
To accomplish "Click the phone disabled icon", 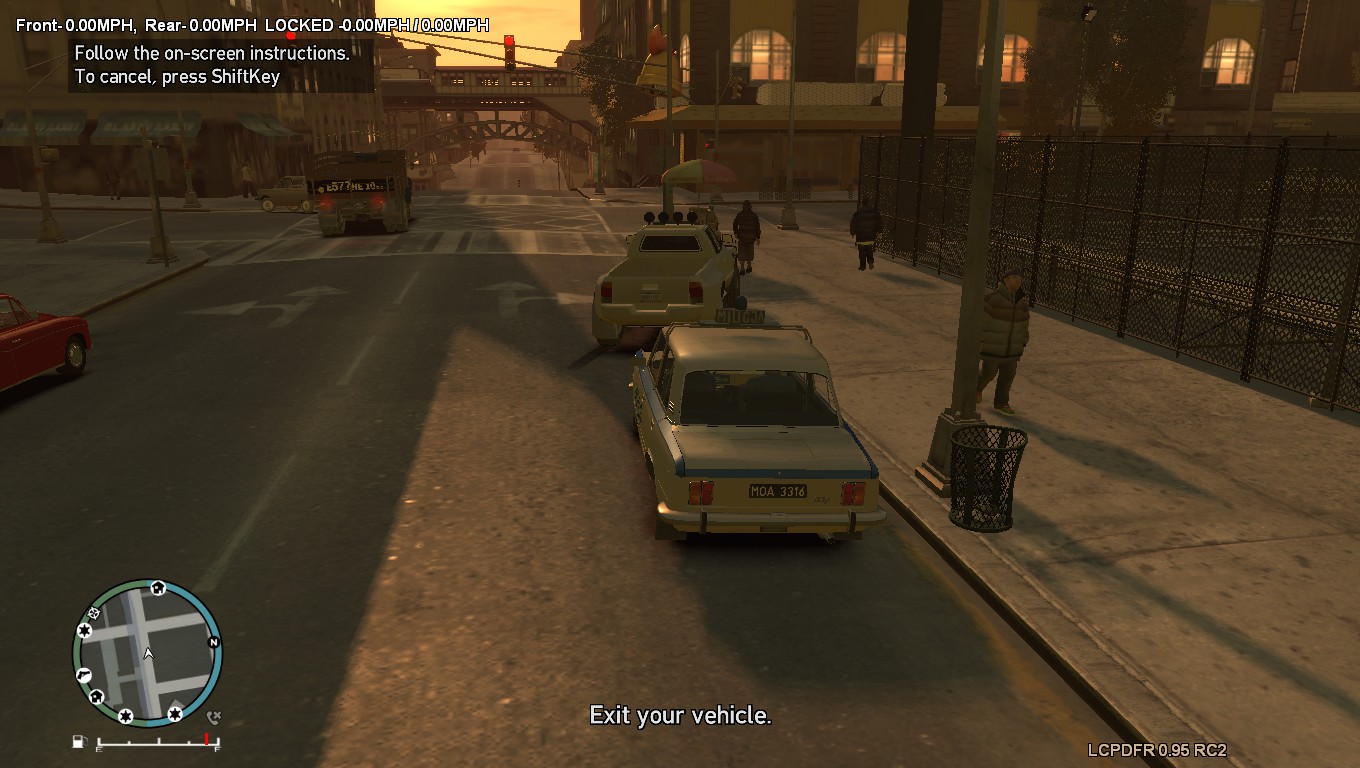I will point(213,717).
